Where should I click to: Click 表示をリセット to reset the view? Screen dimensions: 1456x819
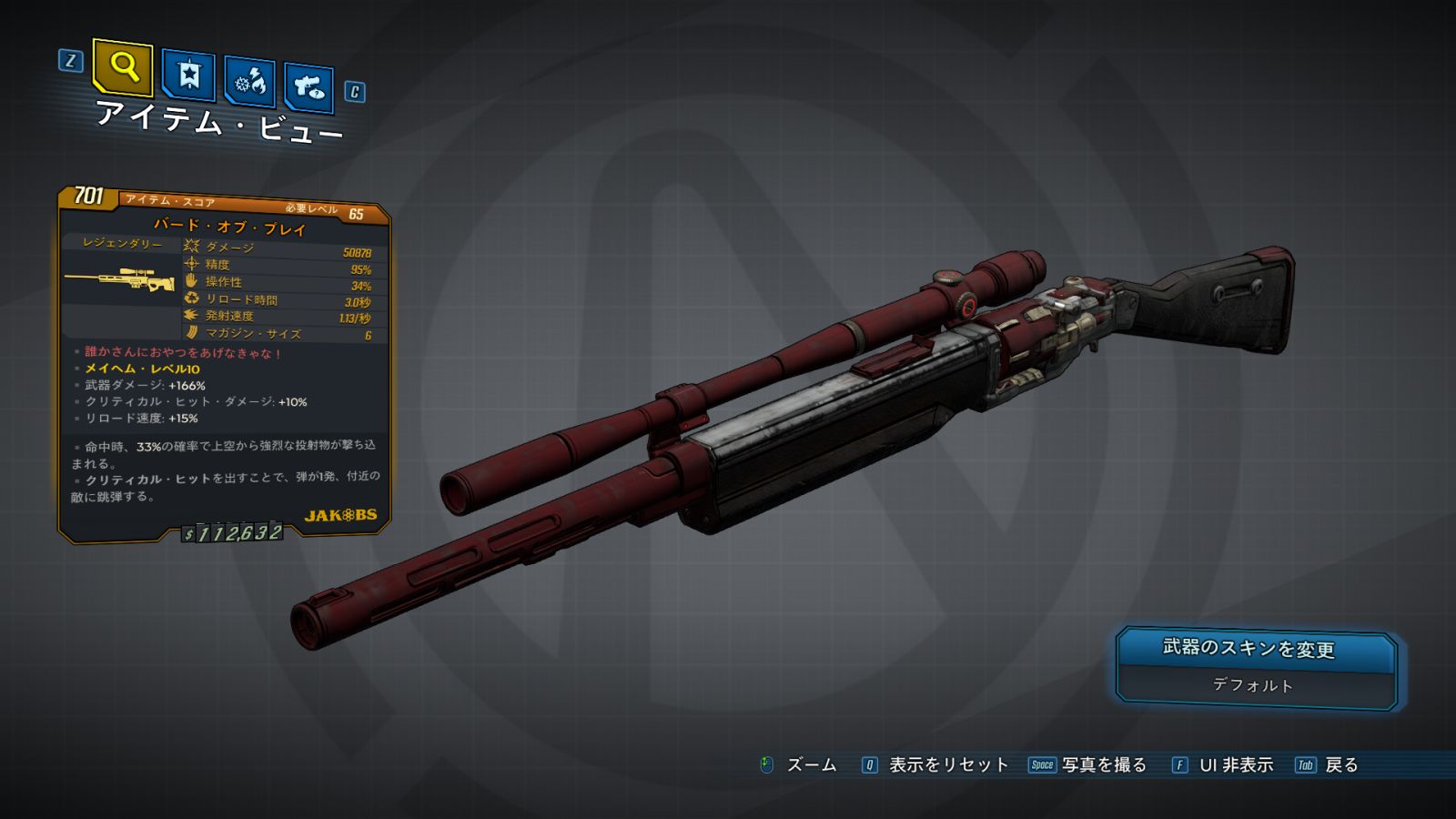coord(947,765)
